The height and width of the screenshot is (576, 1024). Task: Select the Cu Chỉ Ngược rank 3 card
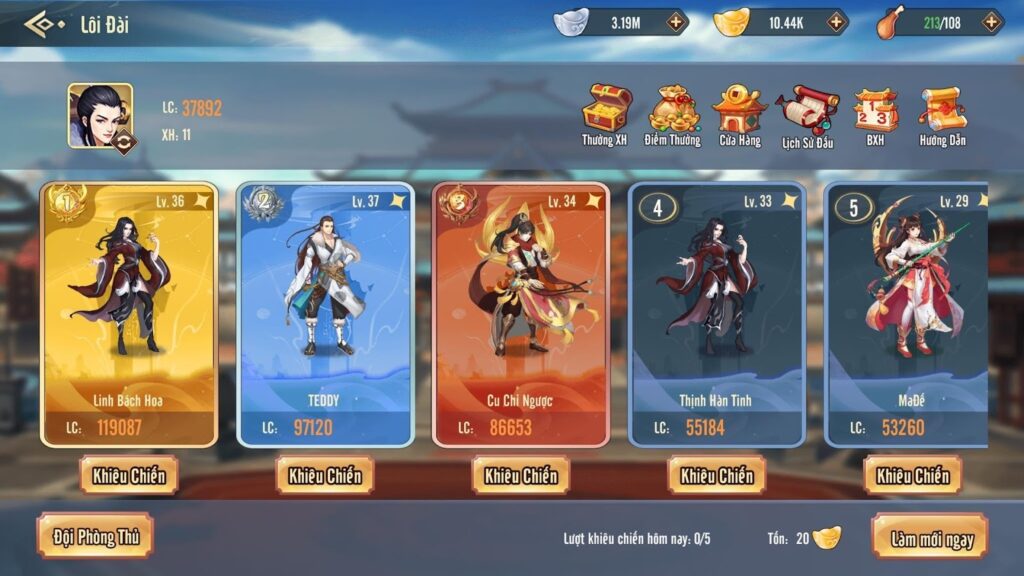[x=521, y=312]
